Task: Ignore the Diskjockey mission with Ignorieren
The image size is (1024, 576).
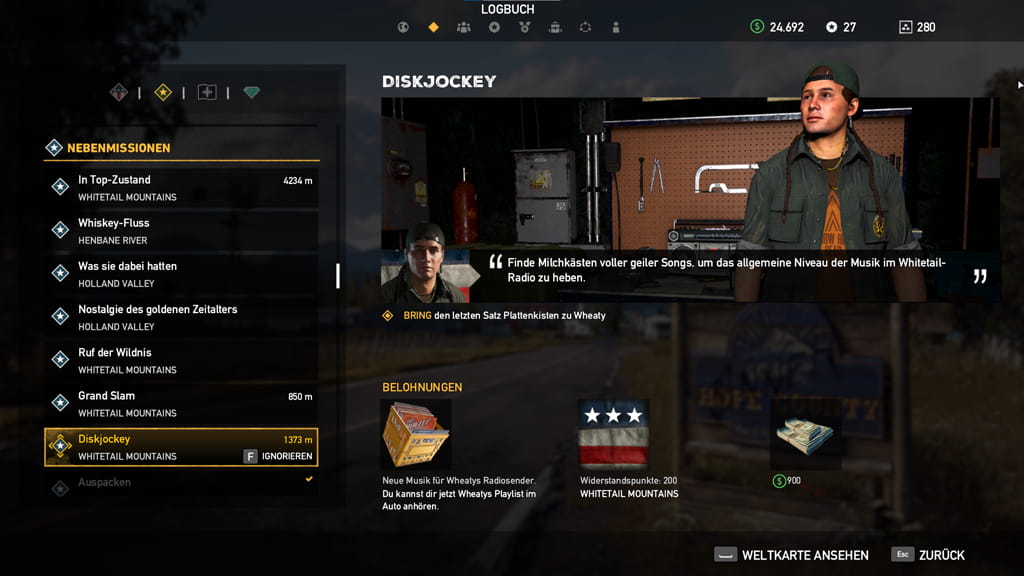Action: pos(280,456)
